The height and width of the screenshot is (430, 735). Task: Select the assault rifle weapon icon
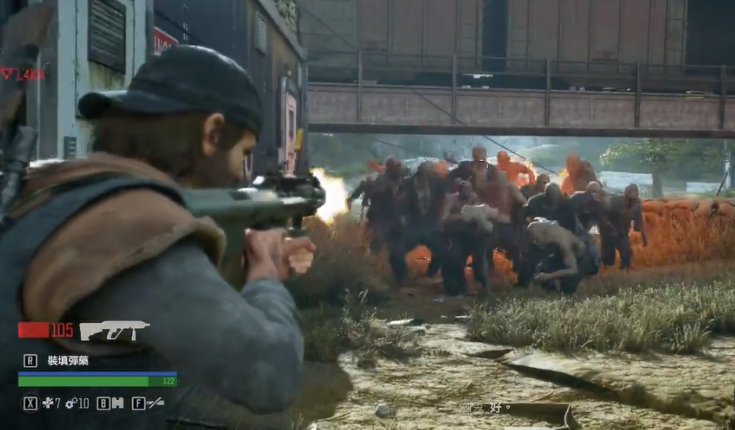[x=114, y=330]
